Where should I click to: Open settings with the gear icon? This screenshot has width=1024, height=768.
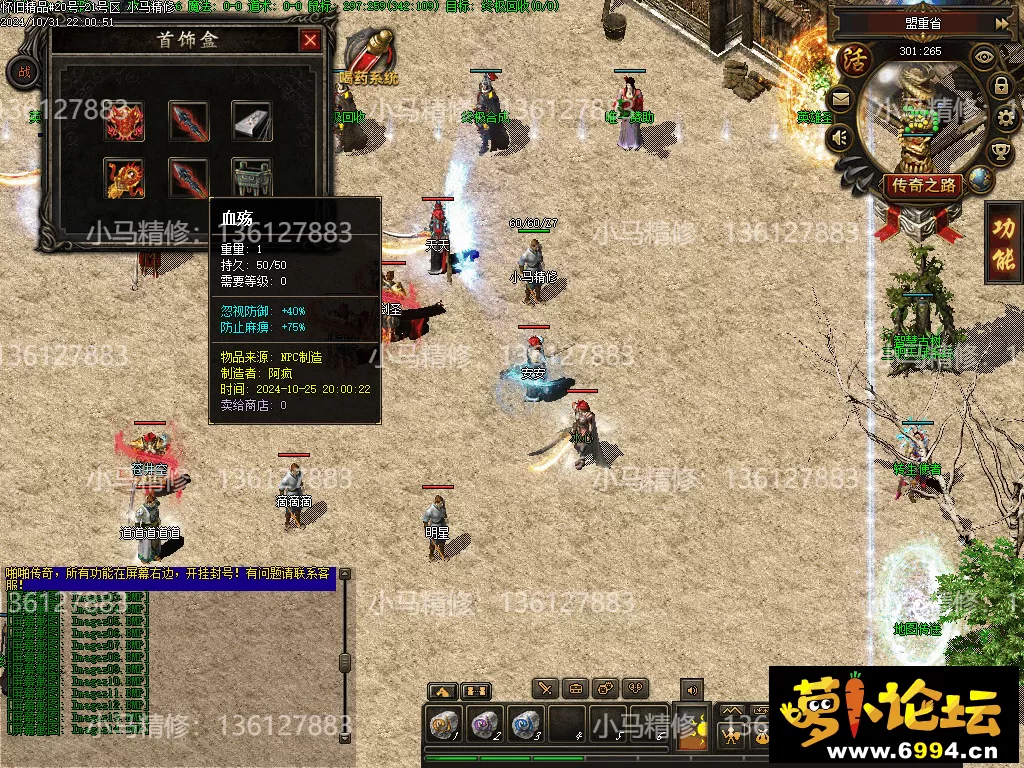pos(1007,118)
